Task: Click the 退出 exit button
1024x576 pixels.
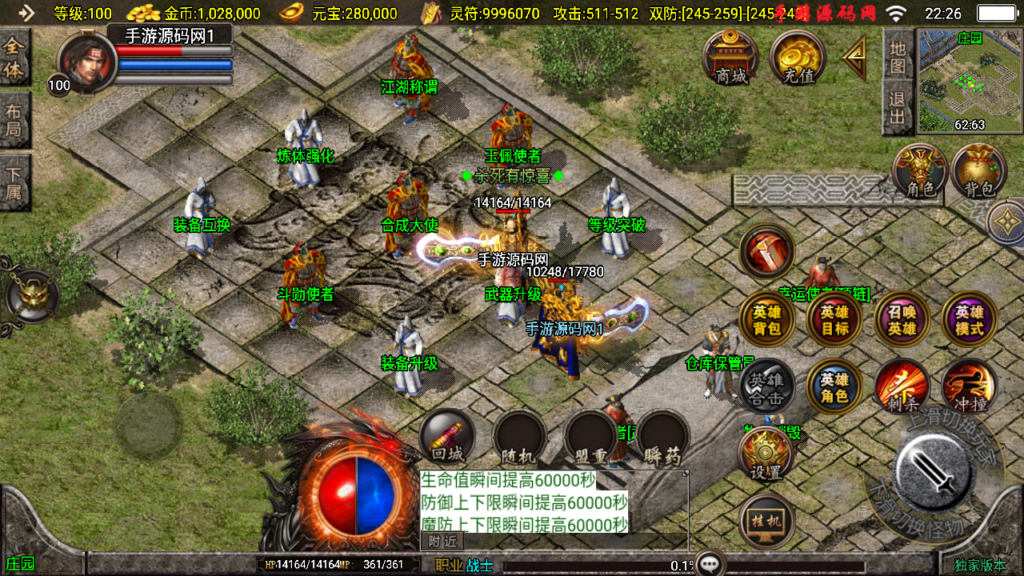Action: [x=898, y=108]
